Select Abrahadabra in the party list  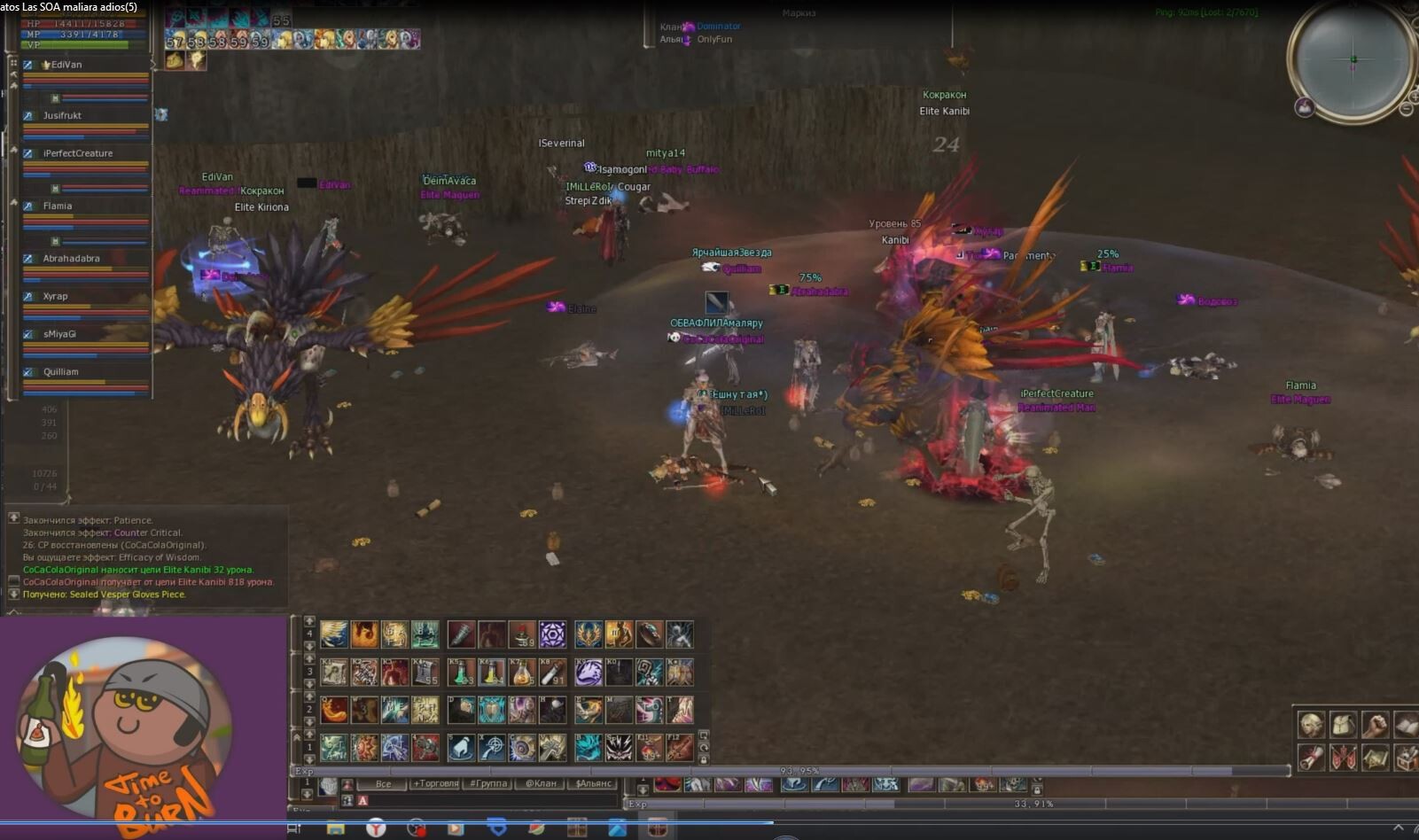(x=71, y=259)
